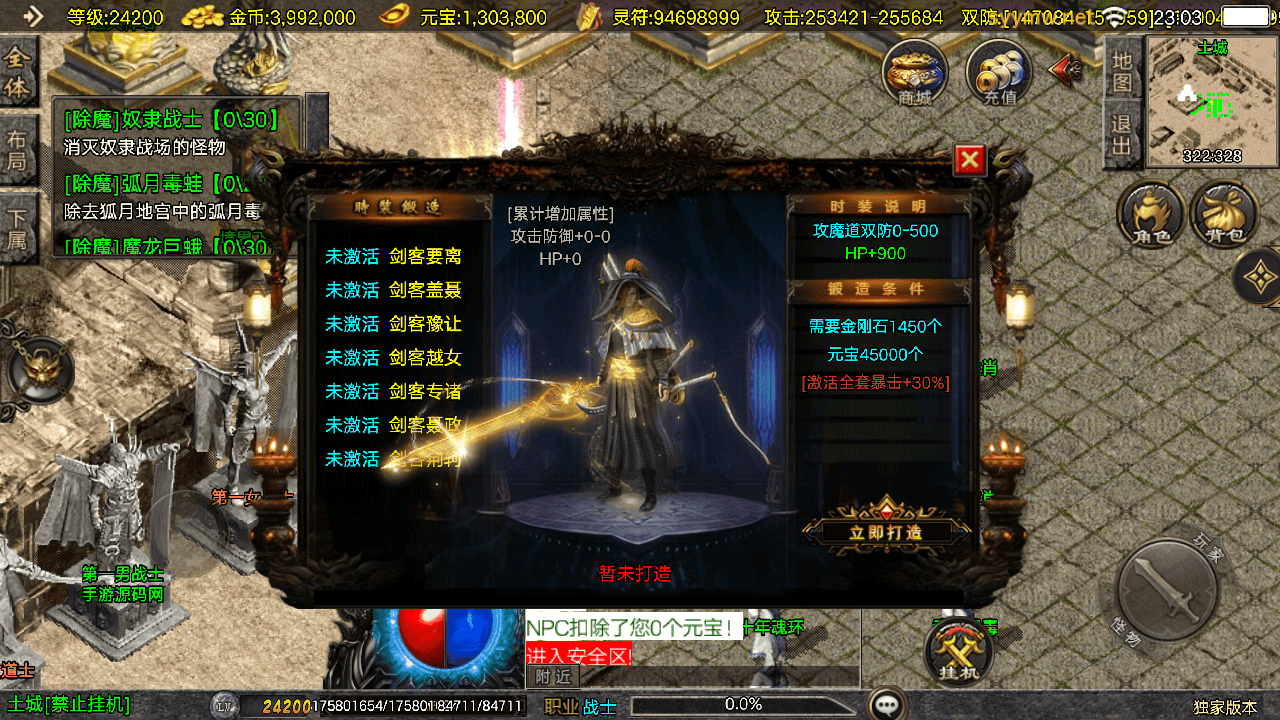Tap the 退出 exit button
Screen dimensions: 1280x720
click(1122, 135)
